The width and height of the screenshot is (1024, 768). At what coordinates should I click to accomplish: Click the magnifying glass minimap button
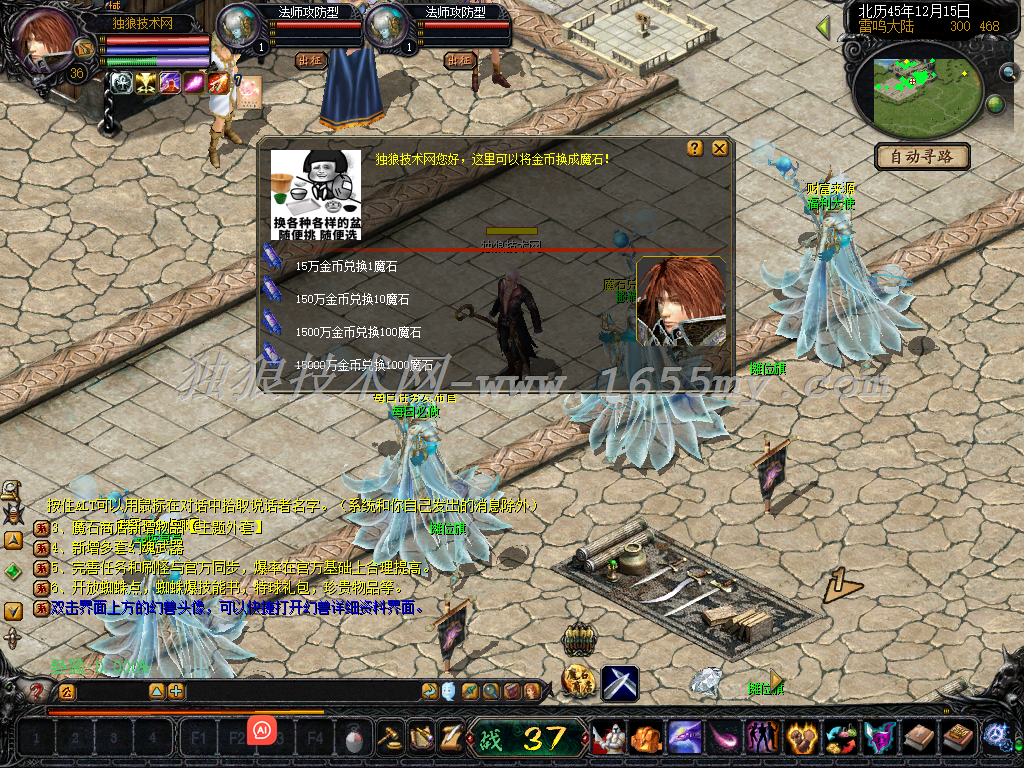point(1009,72)
